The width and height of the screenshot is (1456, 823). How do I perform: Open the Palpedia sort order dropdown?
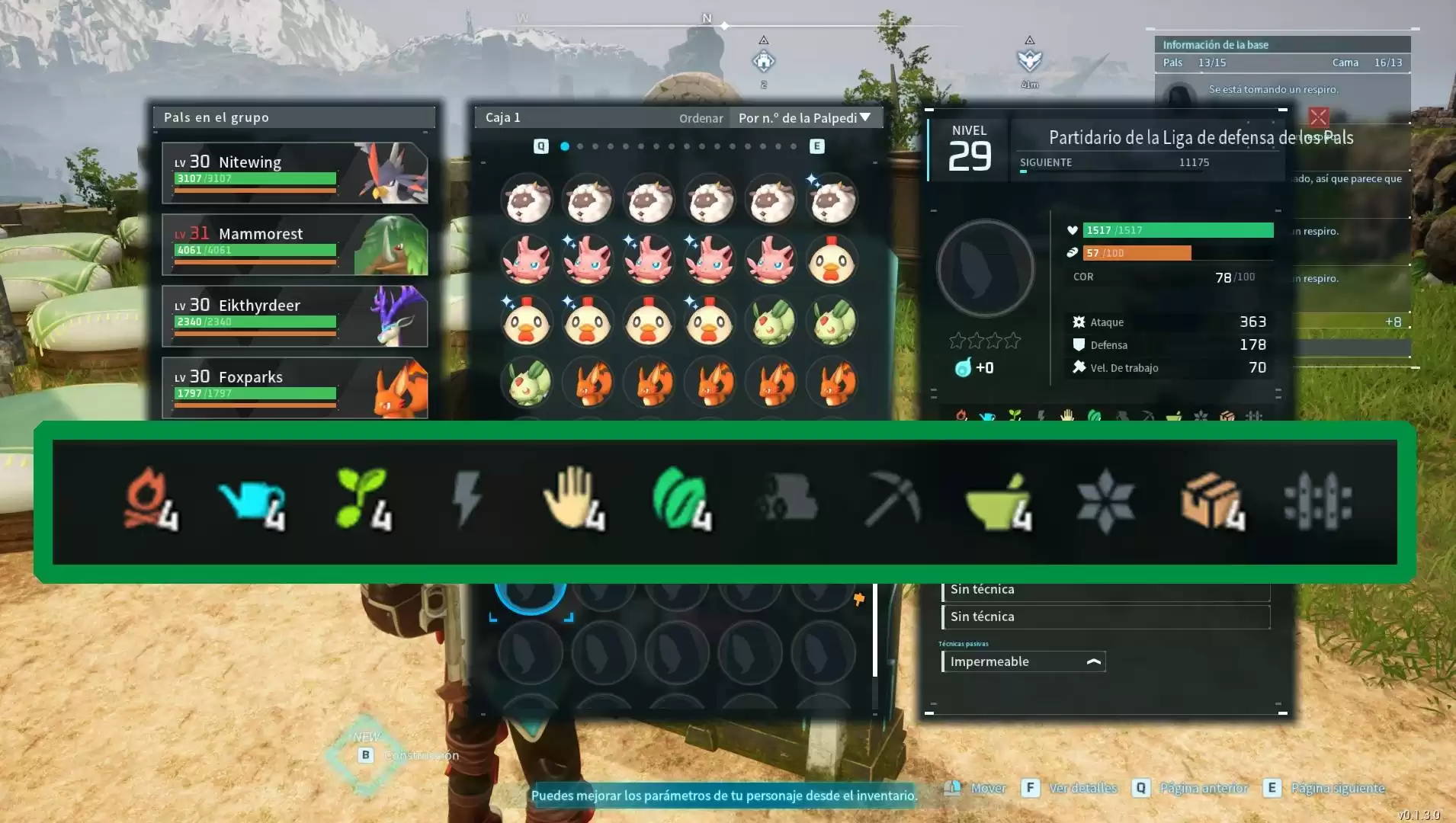click(x=805, y=118)
